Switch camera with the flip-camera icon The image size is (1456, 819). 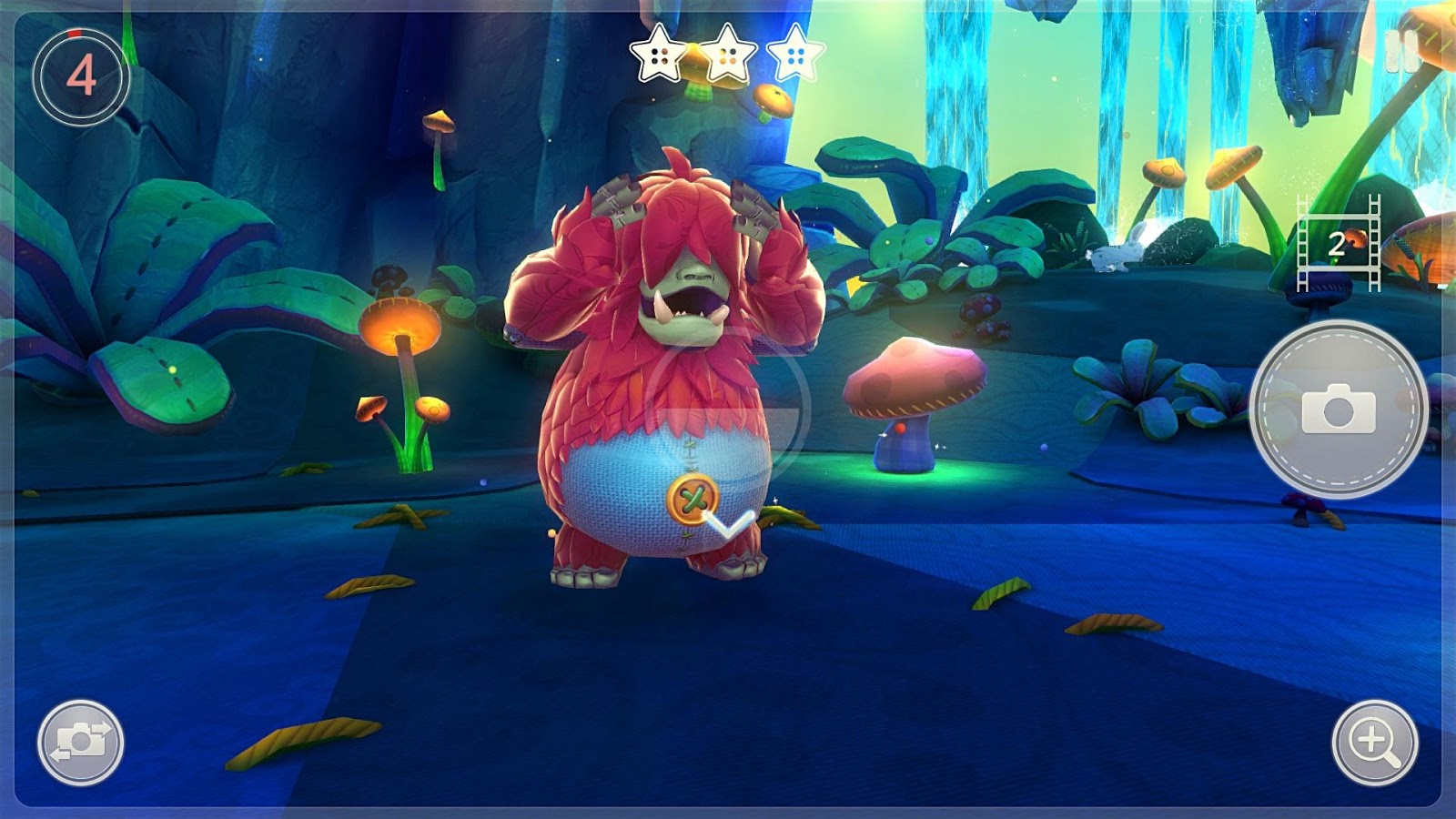click(81, 742)
